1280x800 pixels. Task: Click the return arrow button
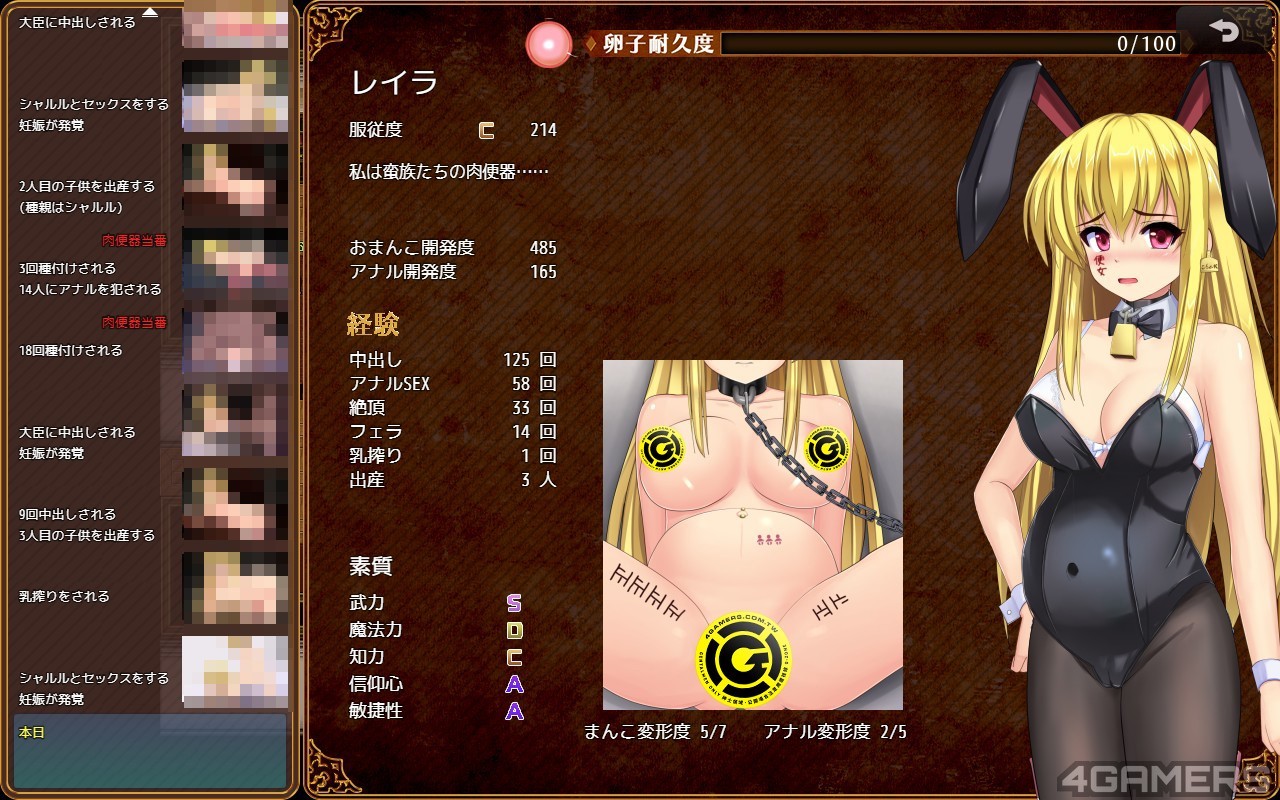click(x=1223, y=31)
